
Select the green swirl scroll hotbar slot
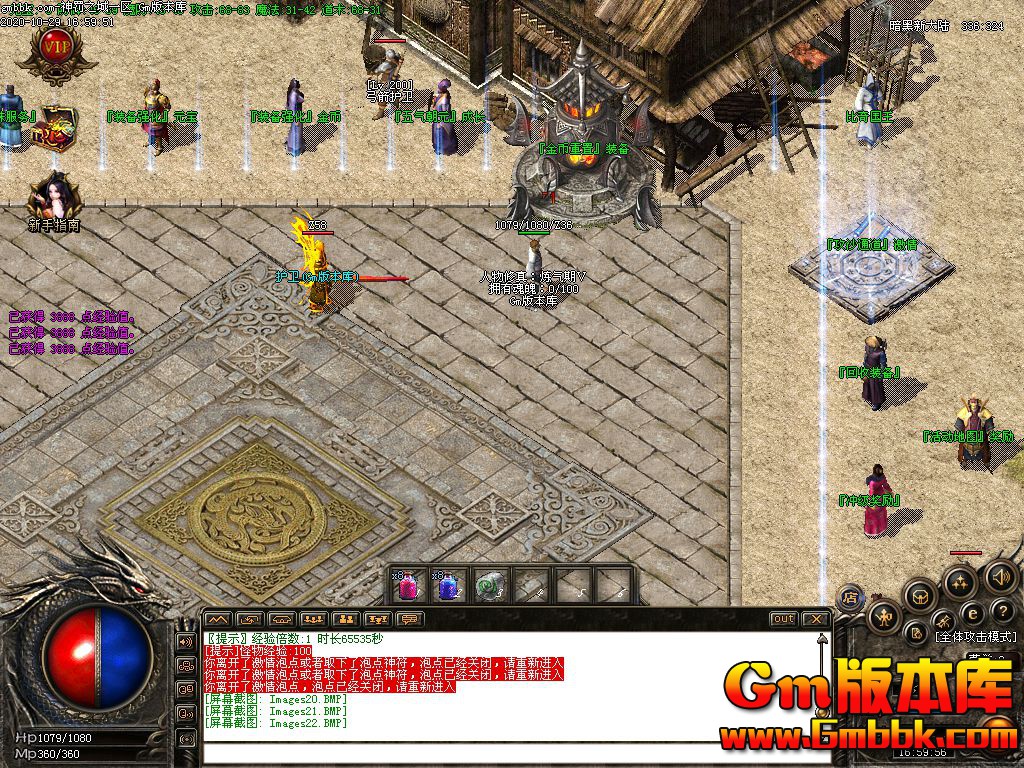click(x=486, y=585)
